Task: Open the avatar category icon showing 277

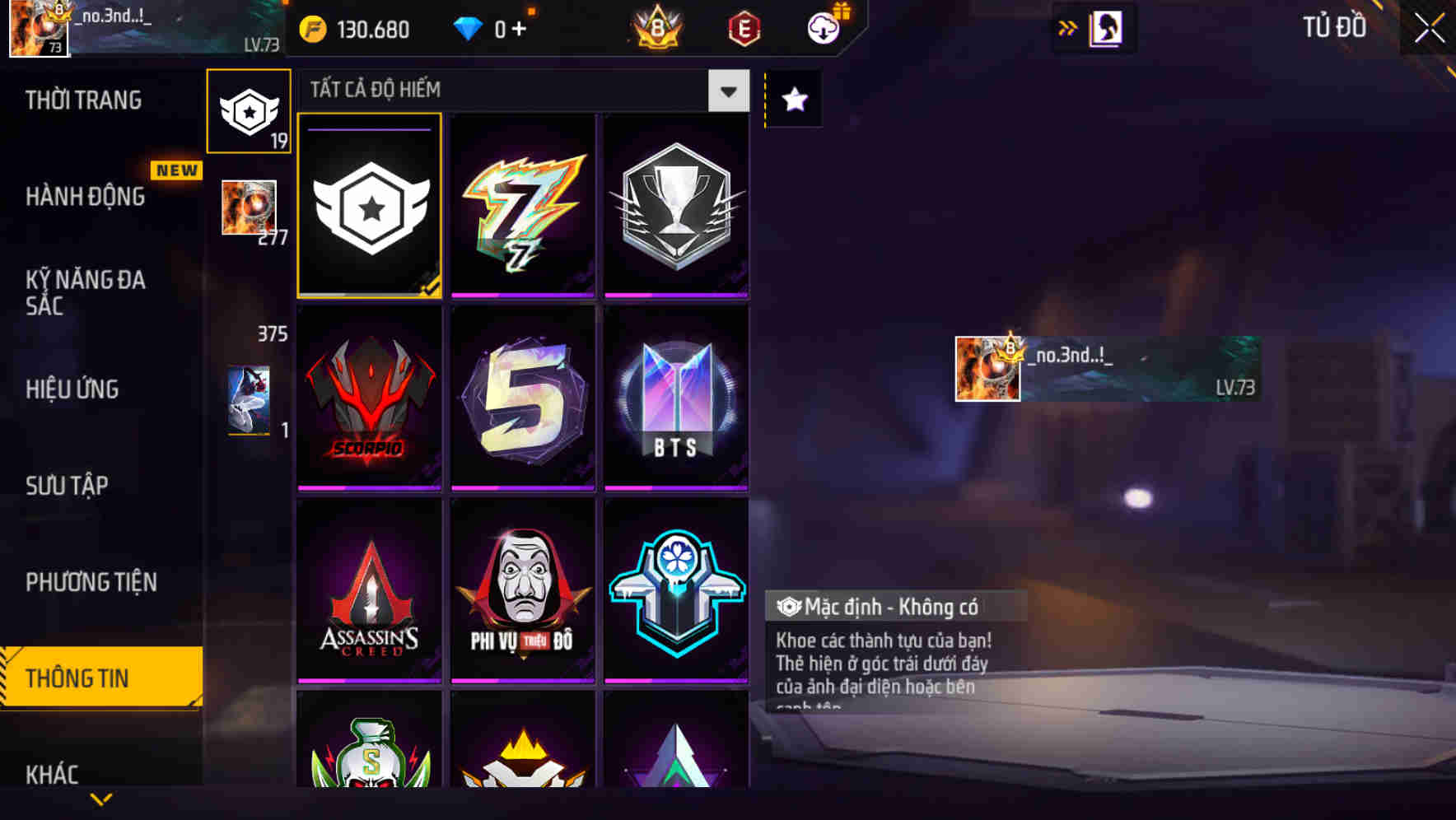Action: coord(249,208)
